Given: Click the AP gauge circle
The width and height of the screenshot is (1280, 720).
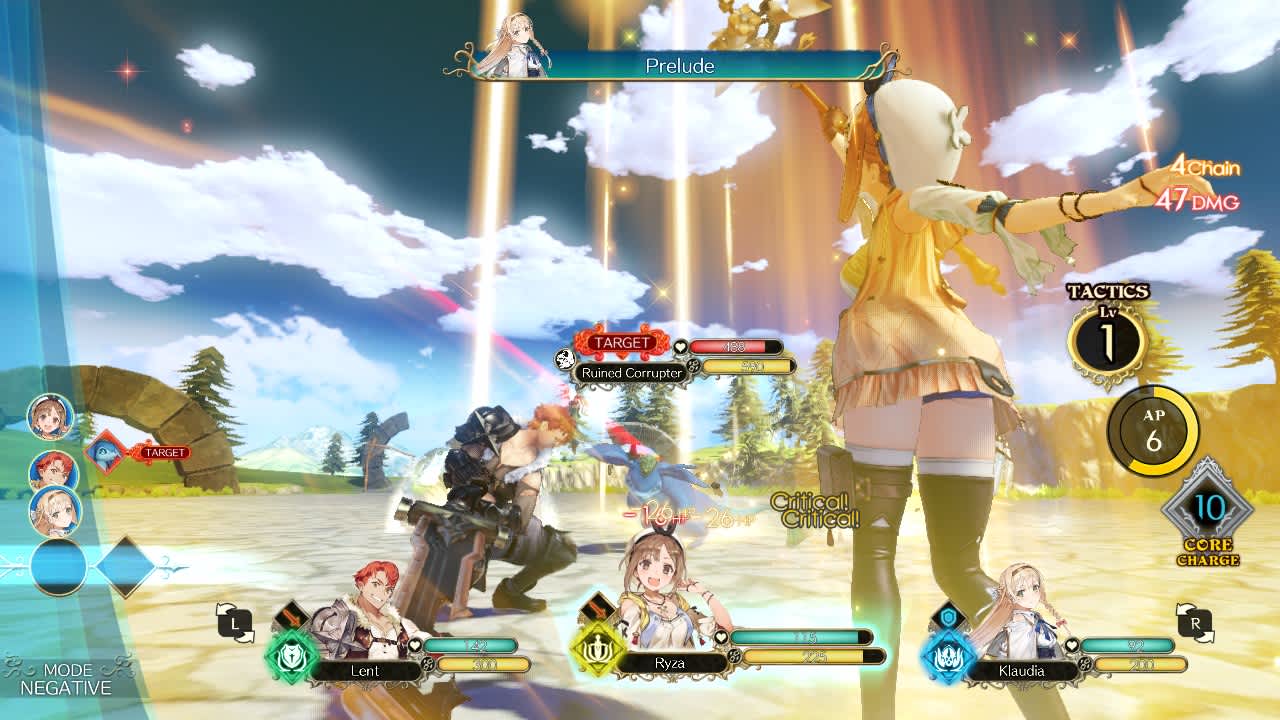Looking at the screenshot, I should [x=1153, y=432].
